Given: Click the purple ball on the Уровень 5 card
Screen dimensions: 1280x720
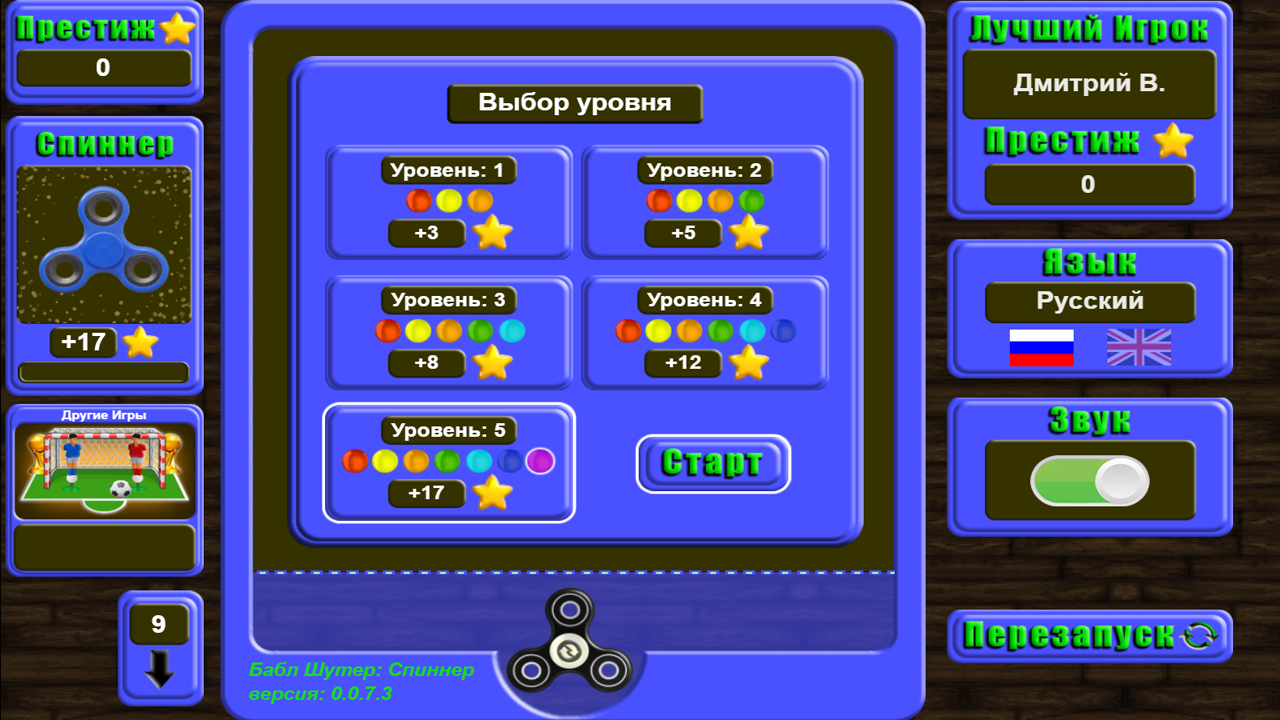Looking at the screenshot, I should click(537, 461).
